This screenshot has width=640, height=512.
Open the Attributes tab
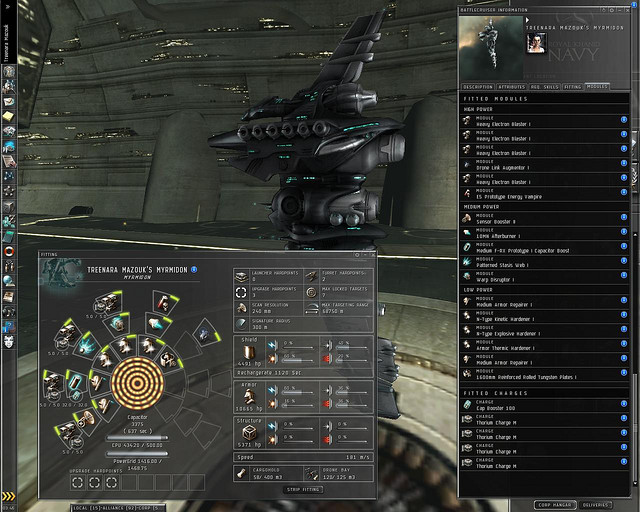(511, 87)
